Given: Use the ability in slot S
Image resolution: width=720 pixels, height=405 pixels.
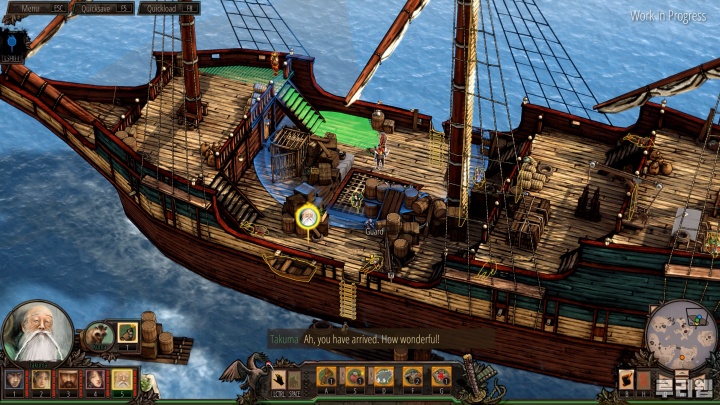Looking at the screenshot, I should pyautogui.click(x=355, y=376).
